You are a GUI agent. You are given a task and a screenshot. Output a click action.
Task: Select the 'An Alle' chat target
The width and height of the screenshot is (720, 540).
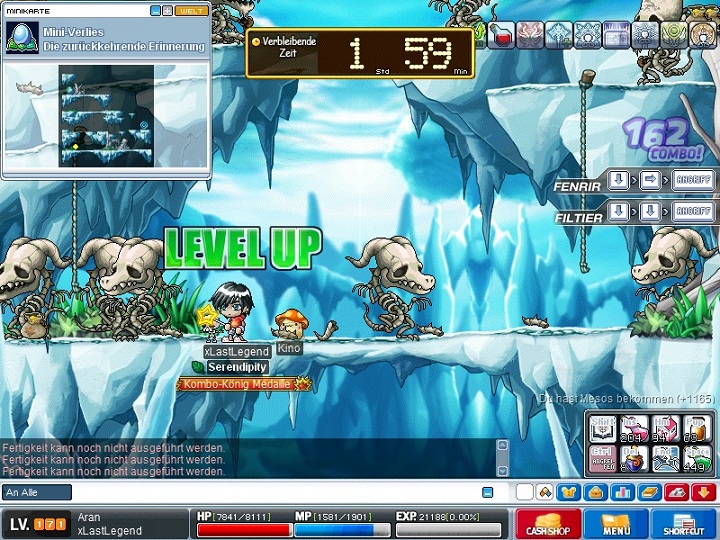[x=37, y=492]
